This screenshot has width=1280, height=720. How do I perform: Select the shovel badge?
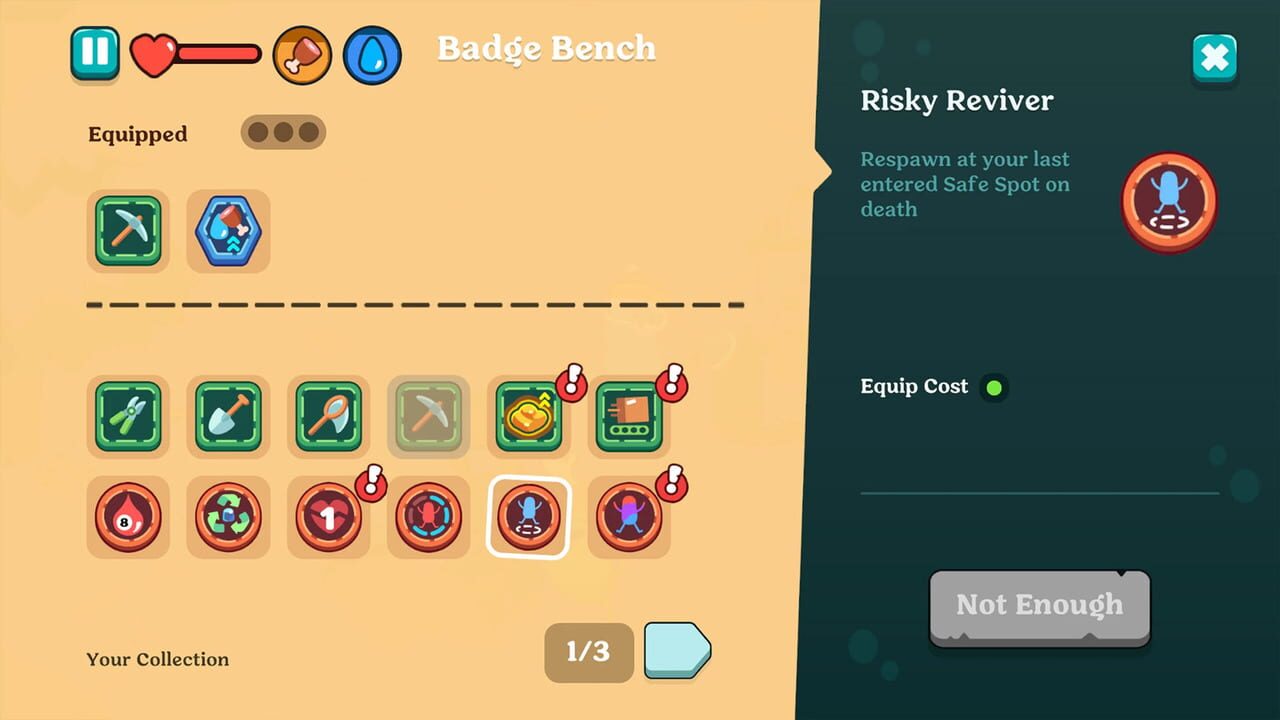228,416
